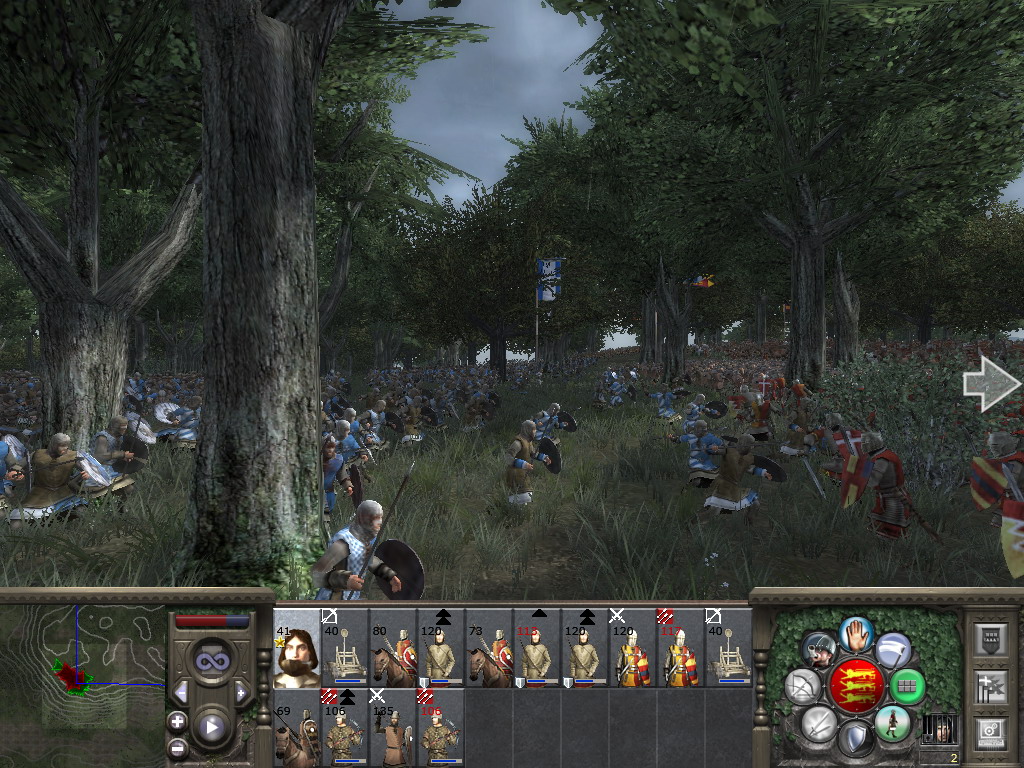Zoom out the minimap with minus button
Image resolution: width=1024 pixels, height=768 pixels.
[x=177, y=746]
